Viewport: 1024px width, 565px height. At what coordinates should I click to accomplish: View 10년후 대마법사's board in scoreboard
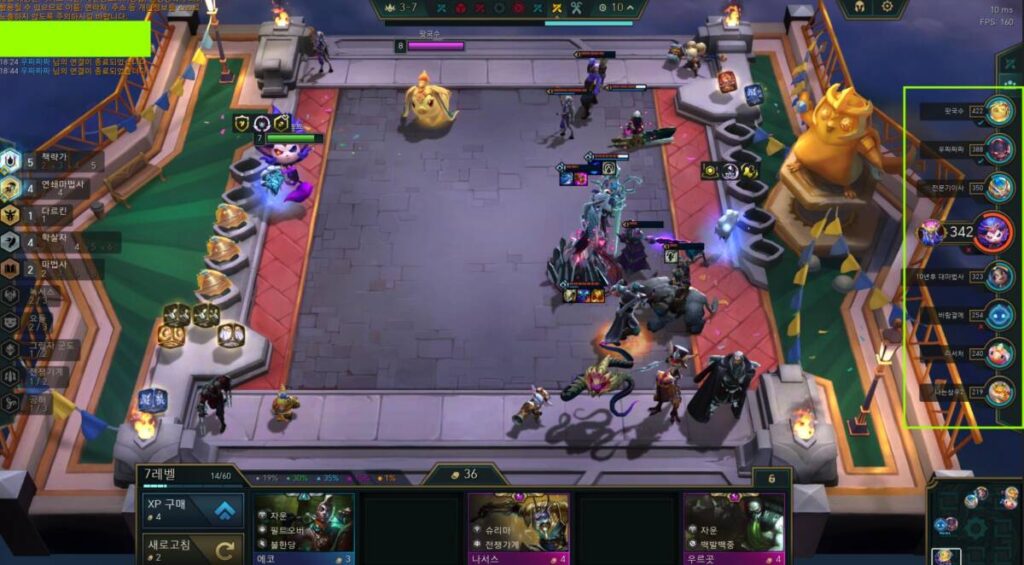click(998, 275)
